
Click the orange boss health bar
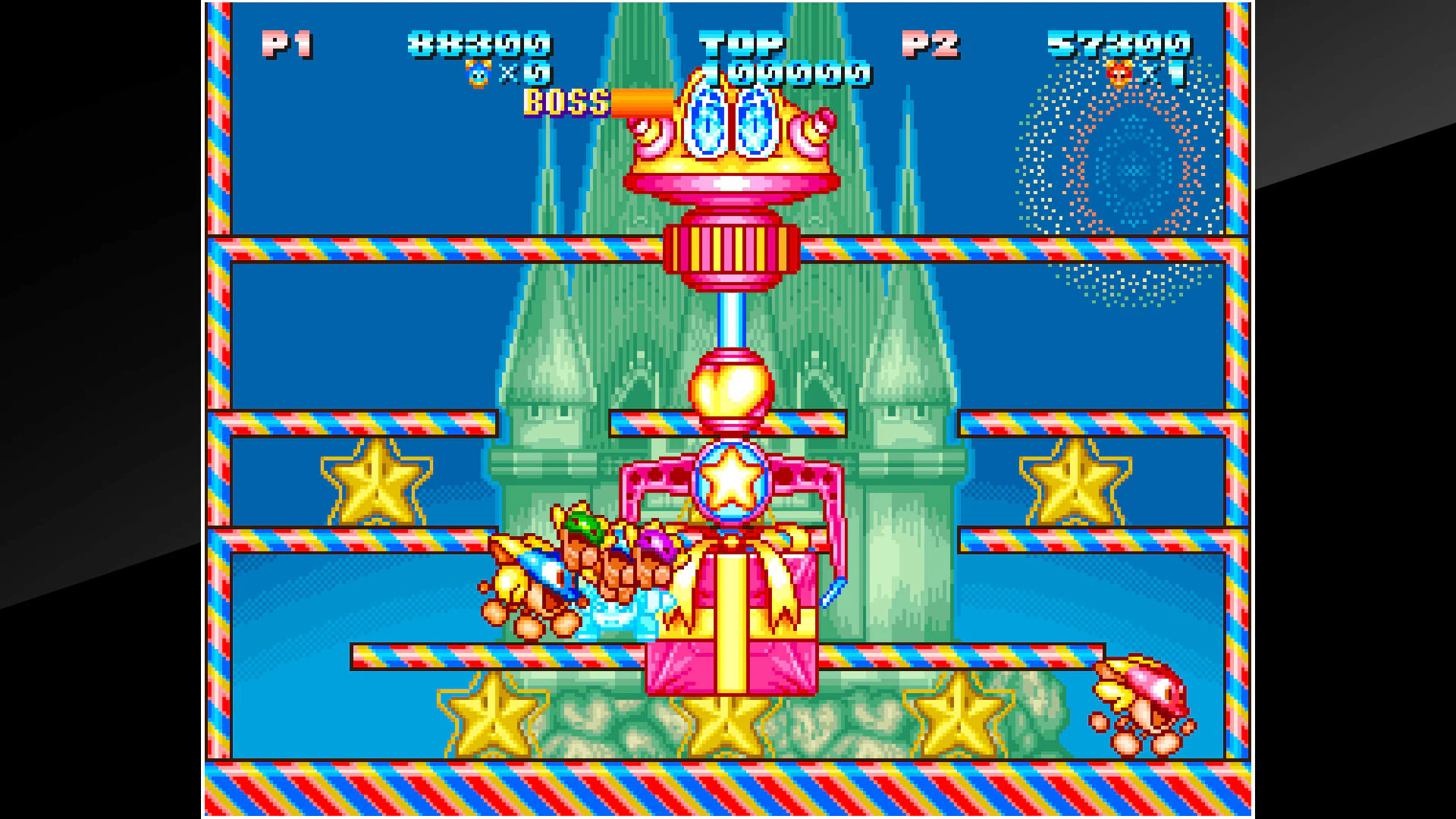pyautogui.click(x=641, y=101)
